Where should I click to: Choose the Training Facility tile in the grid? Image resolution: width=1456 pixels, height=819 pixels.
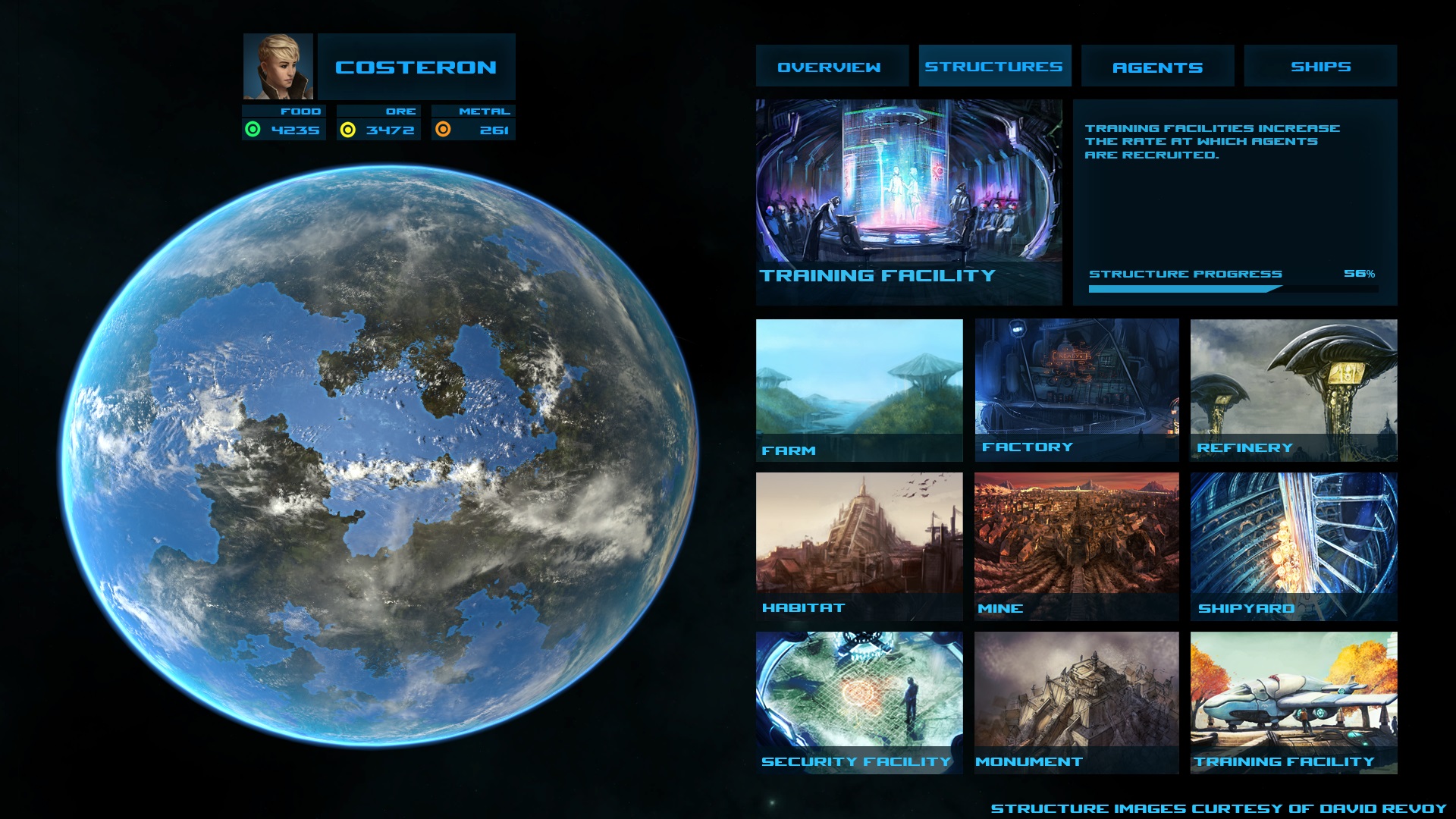click(1294, 702)
